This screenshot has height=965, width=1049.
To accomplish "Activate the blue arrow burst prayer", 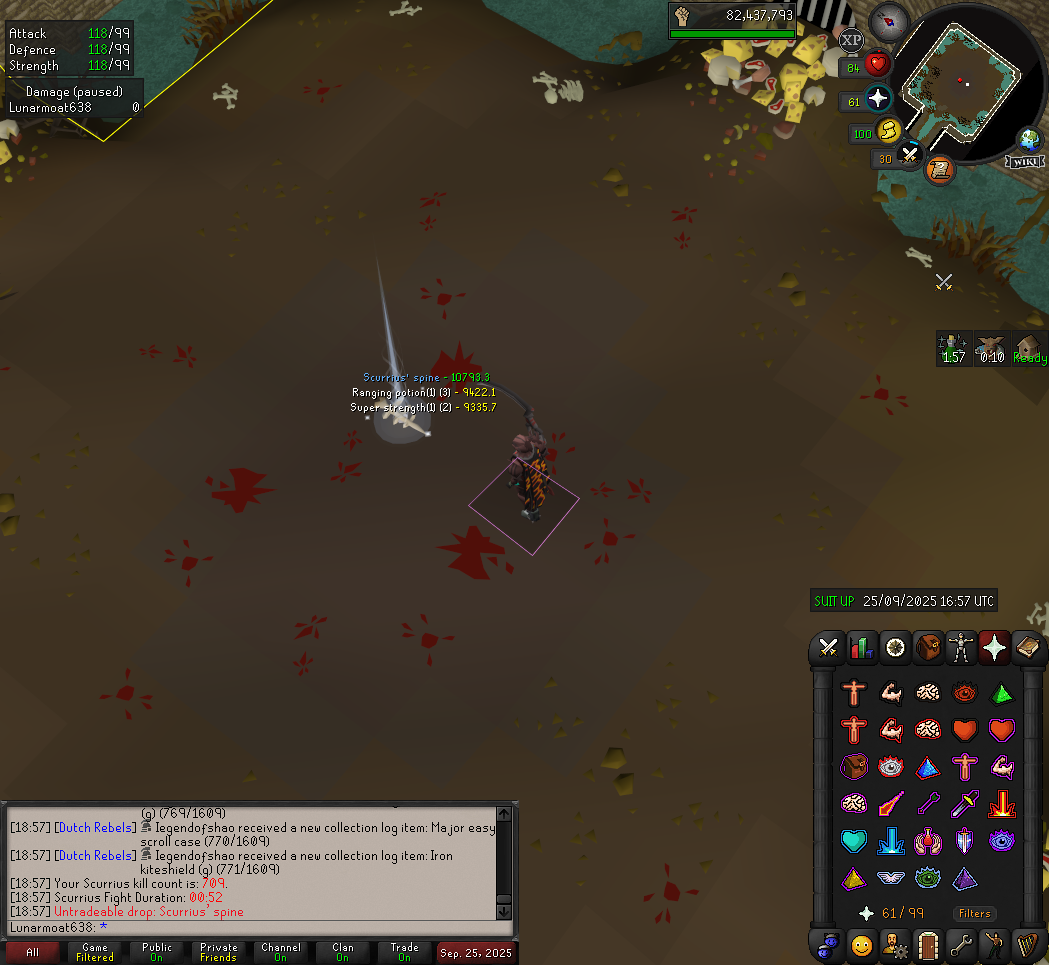I will coord(891,841).
